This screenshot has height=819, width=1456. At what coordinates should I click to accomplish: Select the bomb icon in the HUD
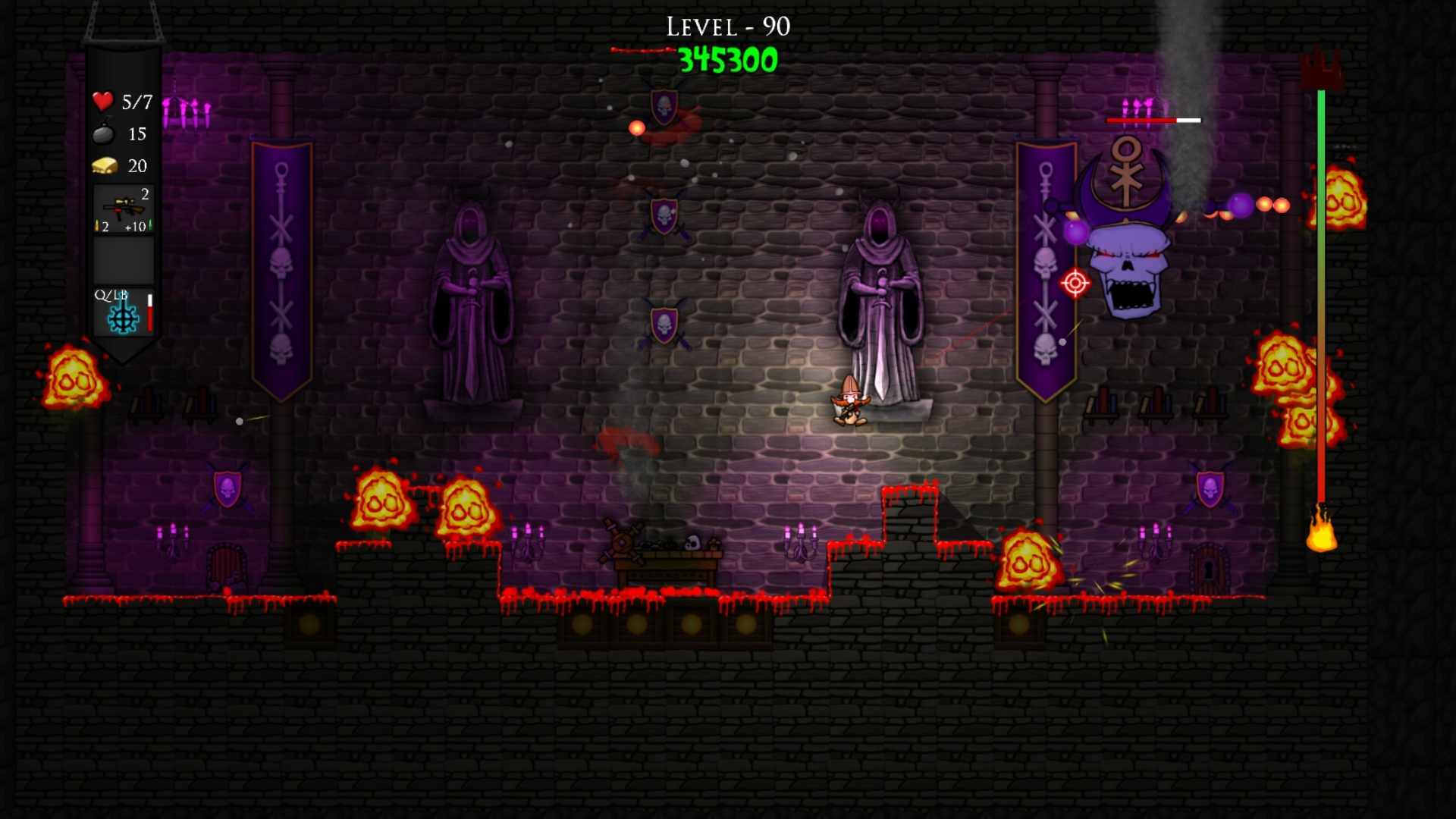102,134
